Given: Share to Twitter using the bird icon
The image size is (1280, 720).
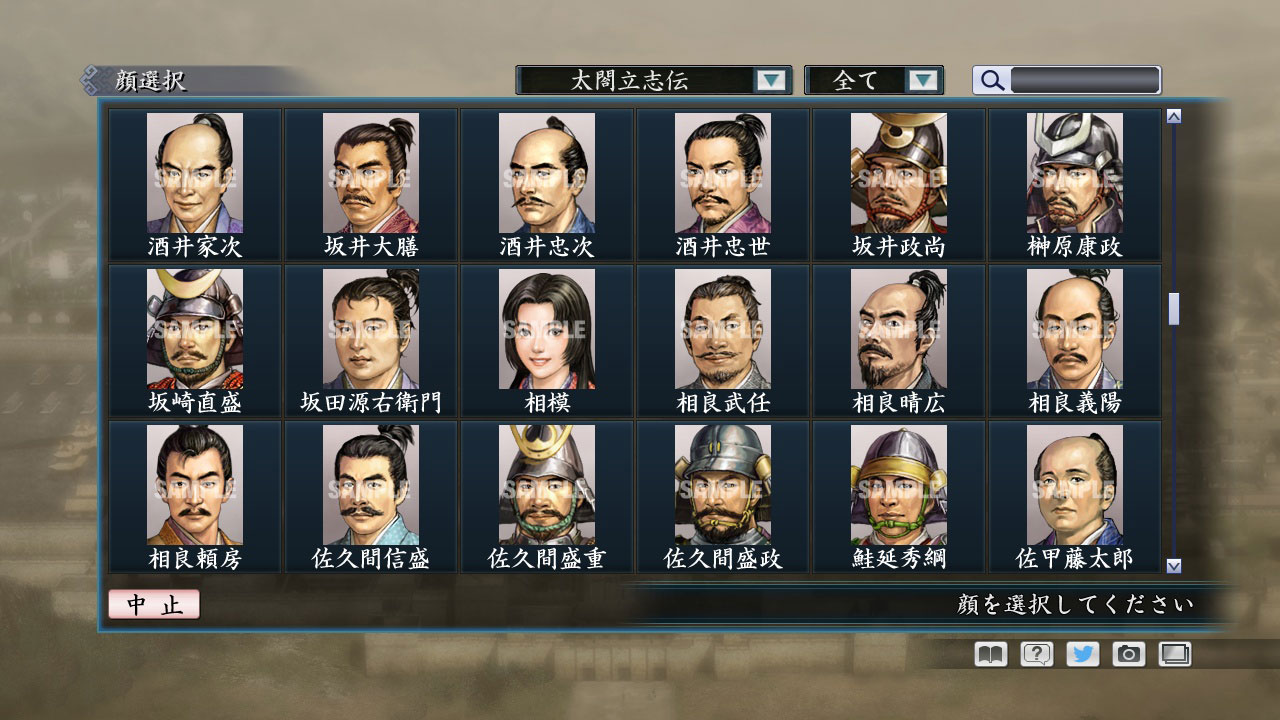Looking at the screenshot, I should coord(1081,653).
